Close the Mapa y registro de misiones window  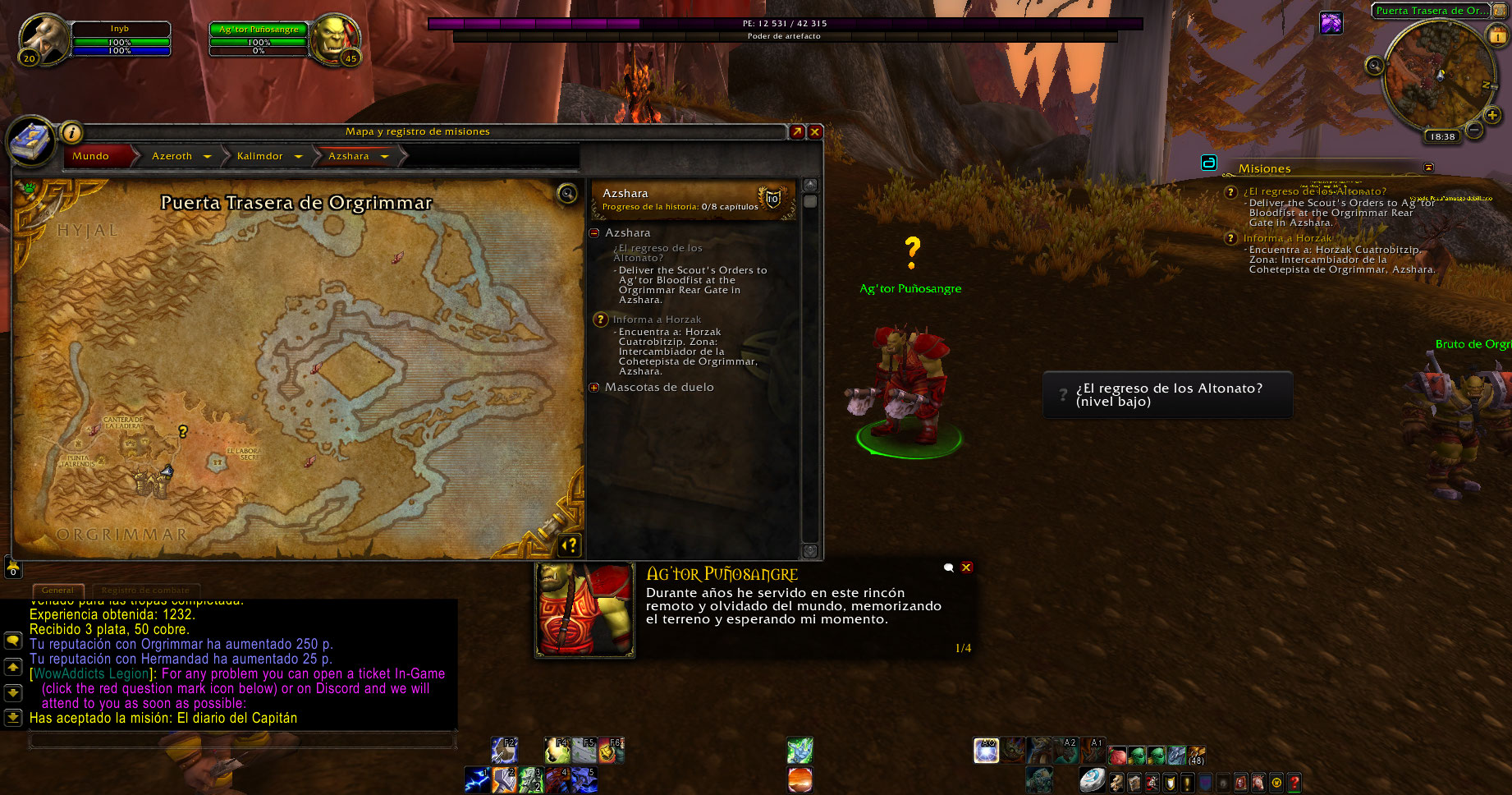pyautogui.click(x=815, y=132)
